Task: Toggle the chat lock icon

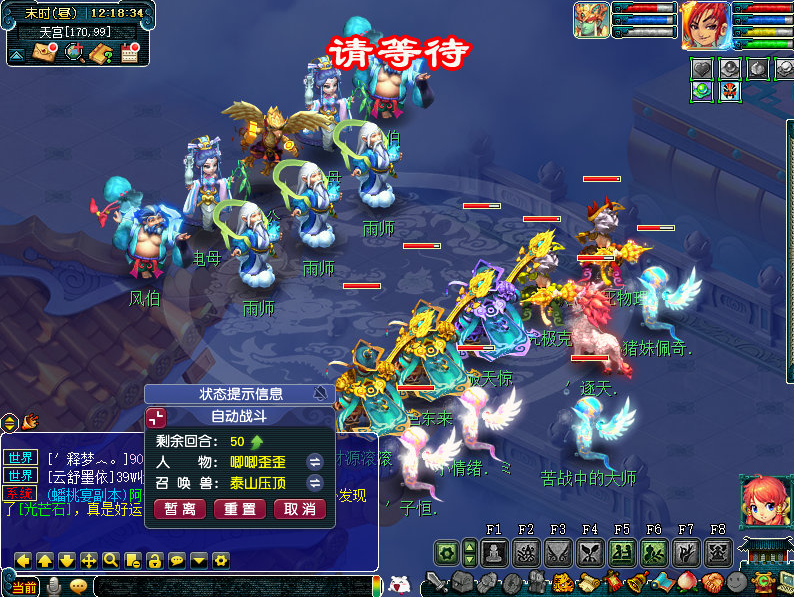Action: point(154,560)
